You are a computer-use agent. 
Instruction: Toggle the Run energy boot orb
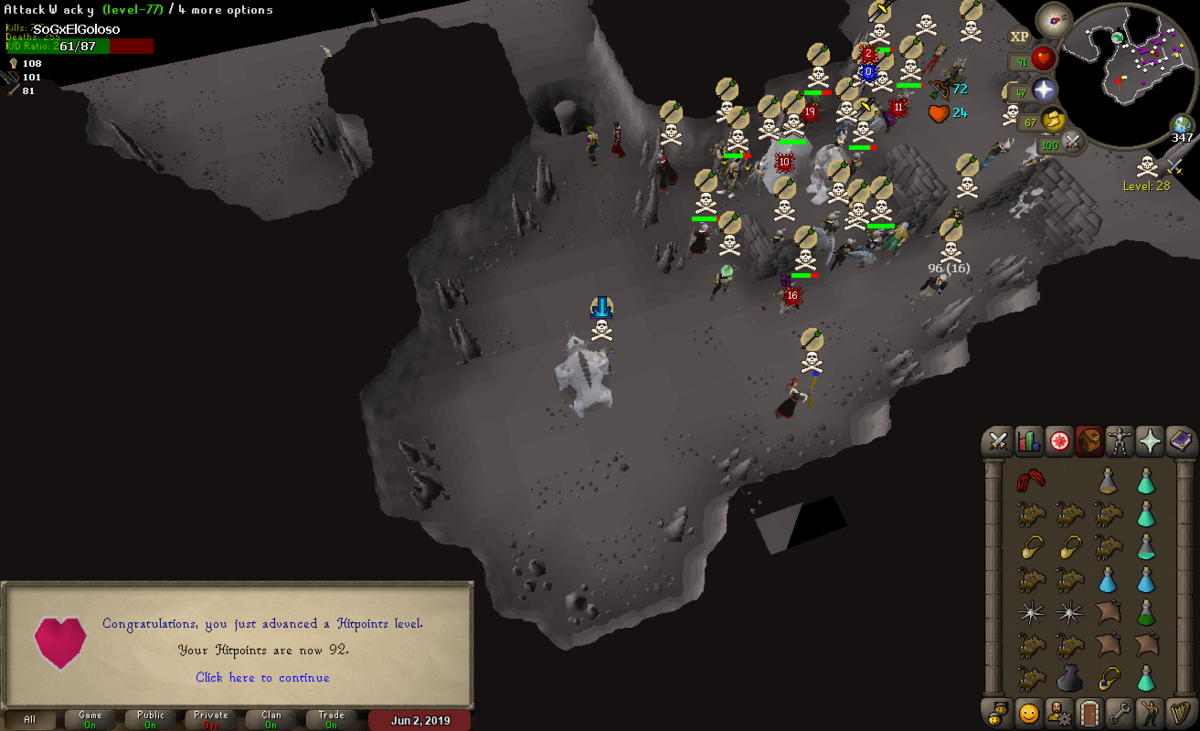(x=1052, y=122)
